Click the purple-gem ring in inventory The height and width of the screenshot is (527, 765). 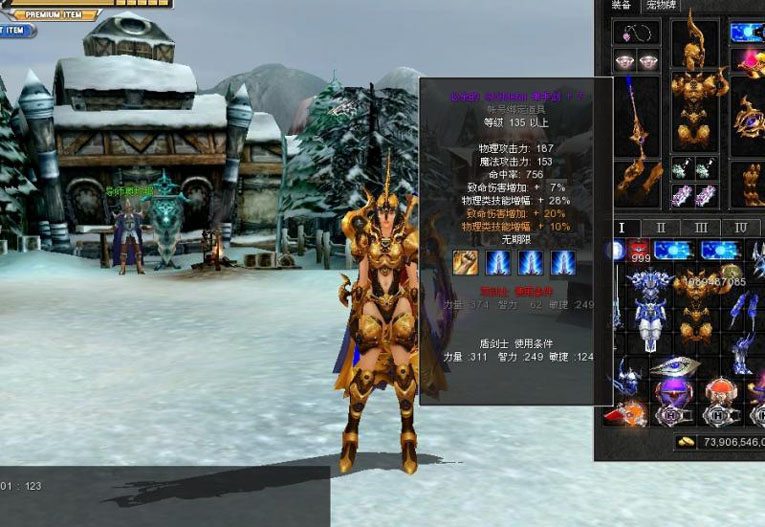click(672, 391)
